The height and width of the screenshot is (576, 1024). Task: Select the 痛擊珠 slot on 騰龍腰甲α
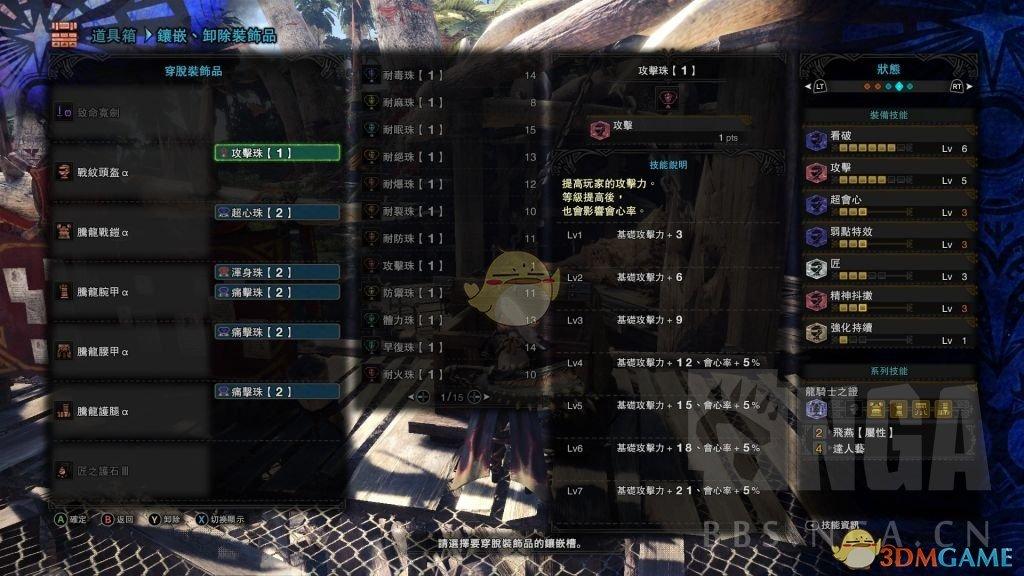pos(277,331)
